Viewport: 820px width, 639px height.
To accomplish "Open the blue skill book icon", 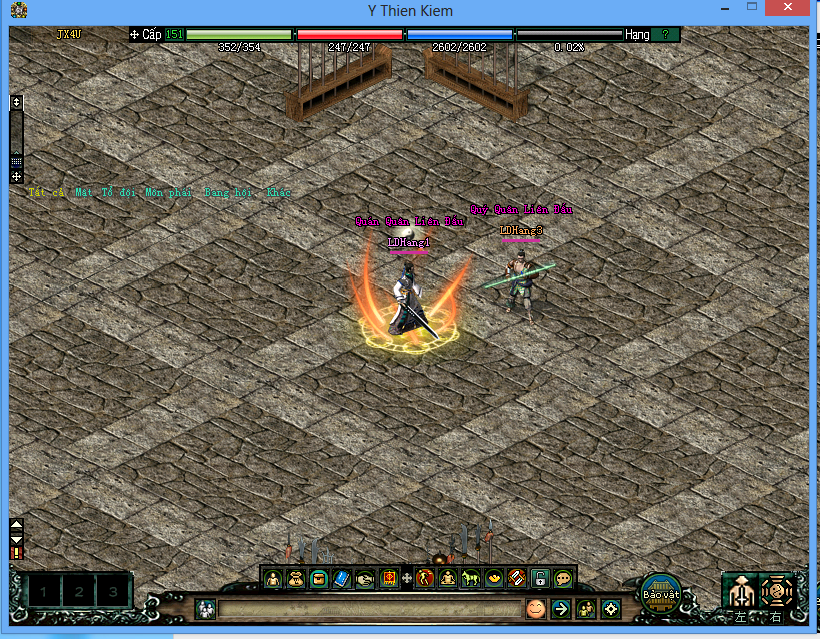I will (341, 578).
